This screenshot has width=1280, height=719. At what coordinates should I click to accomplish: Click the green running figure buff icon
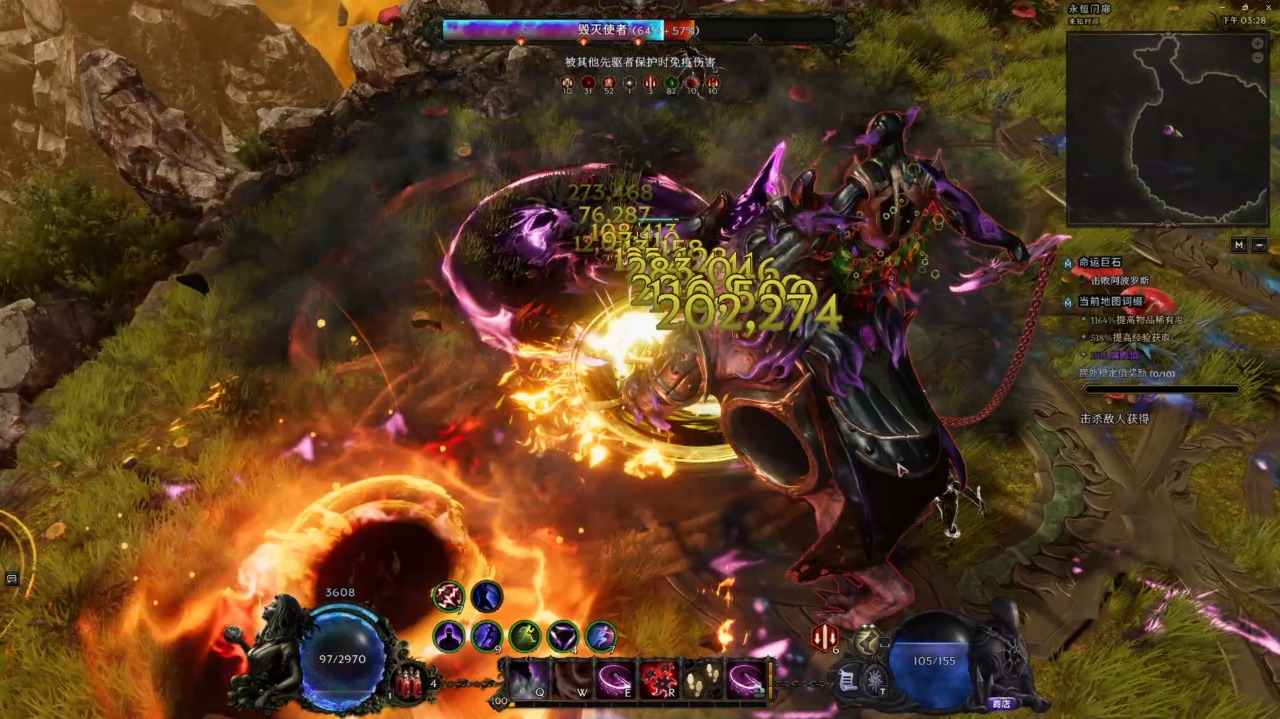[x=525, y=636]
